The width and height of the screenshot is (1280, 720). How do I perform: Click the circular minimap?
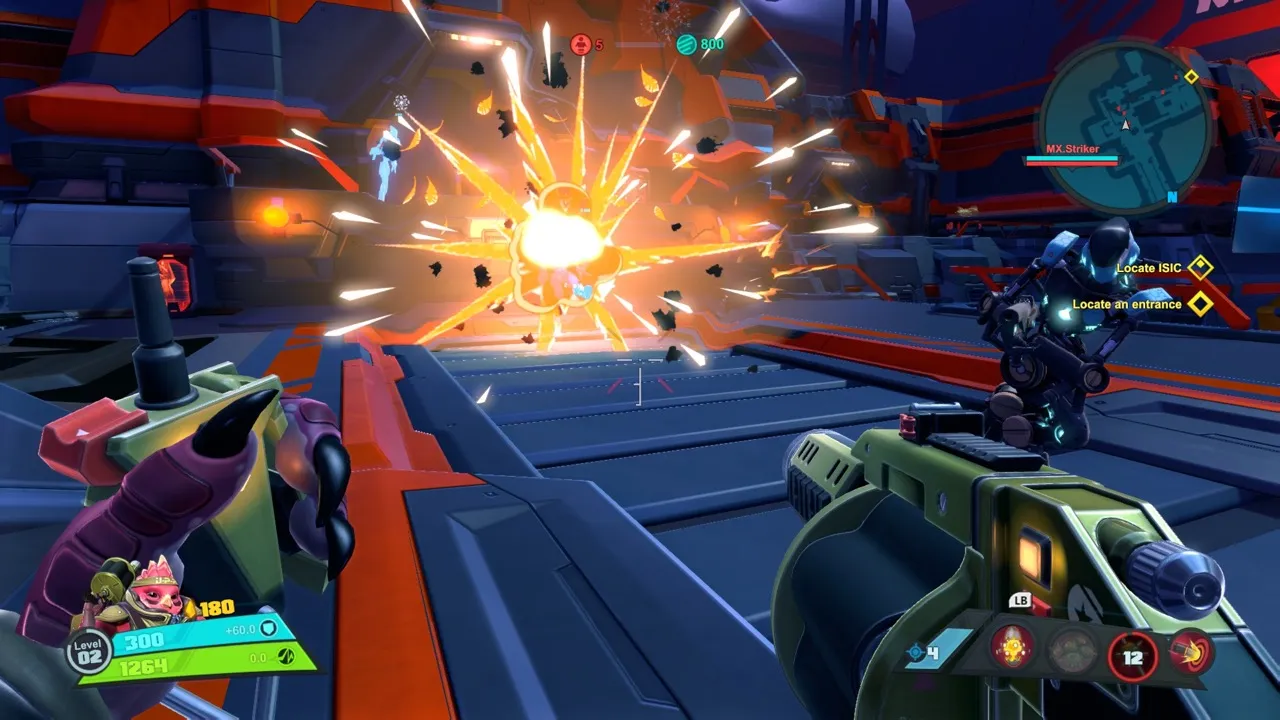pyautogui.click(x=1125, y=126)
